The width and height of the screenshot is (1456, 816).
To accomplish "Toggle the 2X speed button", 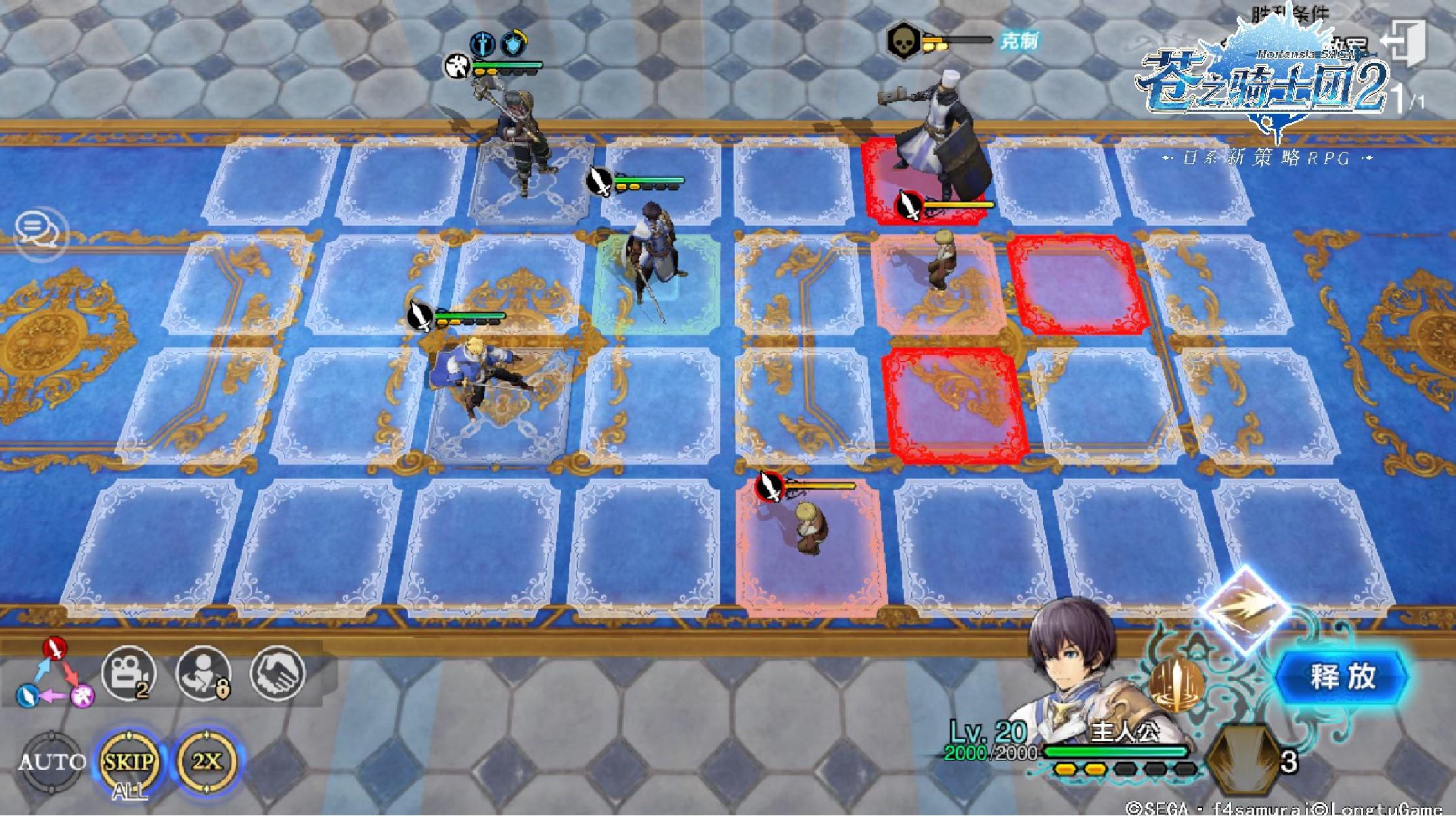I will [206, 761].
